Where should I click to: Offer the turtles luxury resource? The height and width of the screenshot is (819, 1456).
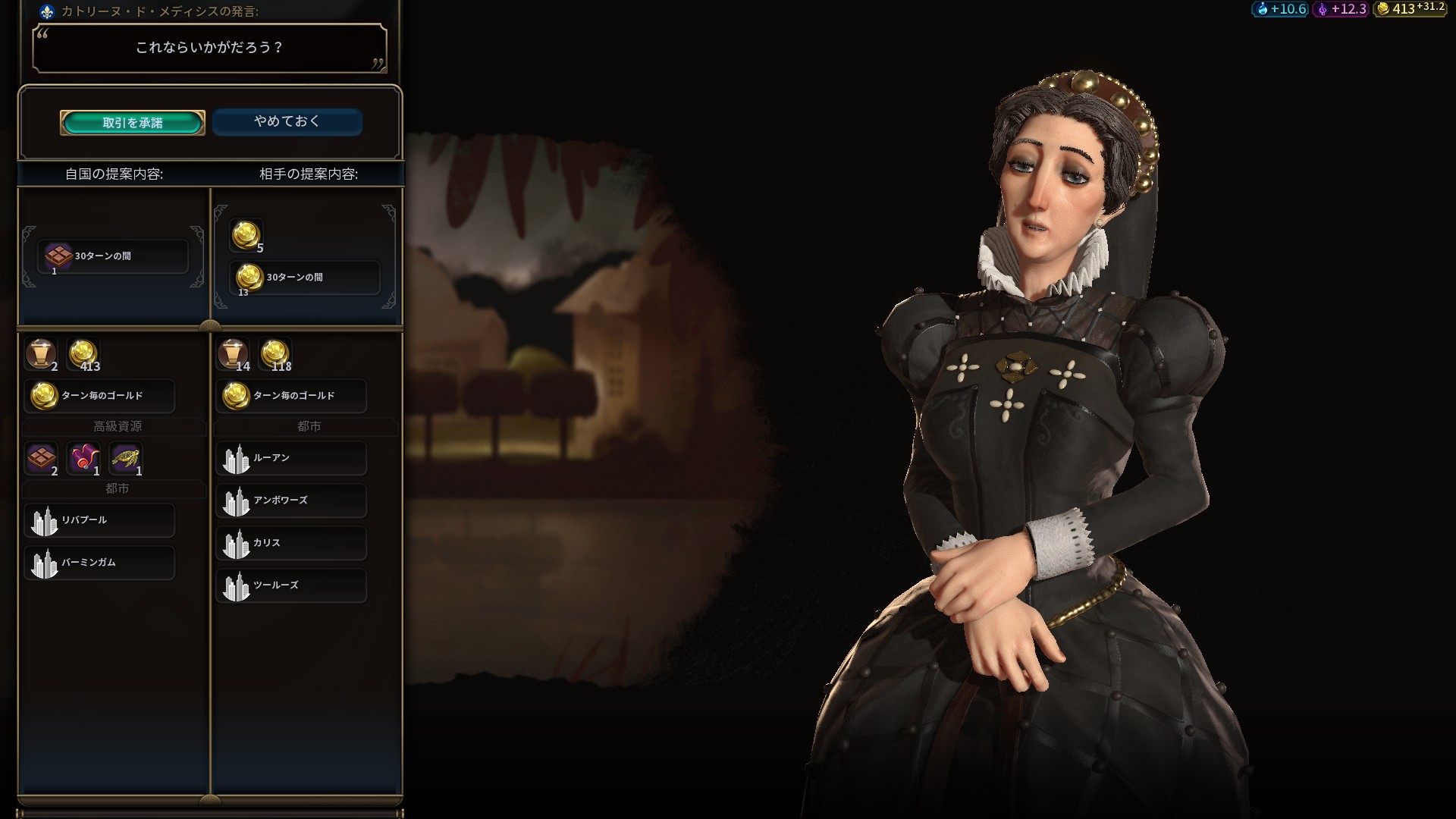click(126, 458)
